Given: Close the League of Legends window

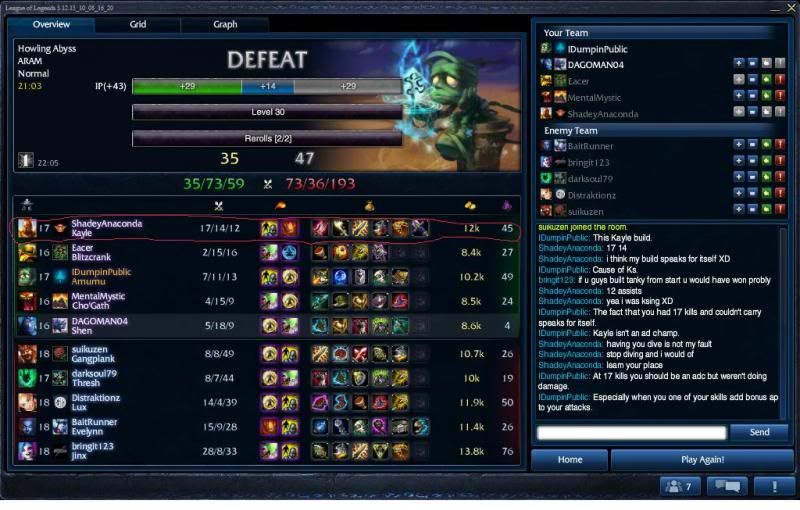Looking at the screenshot, I should click(x=776, y=8).
